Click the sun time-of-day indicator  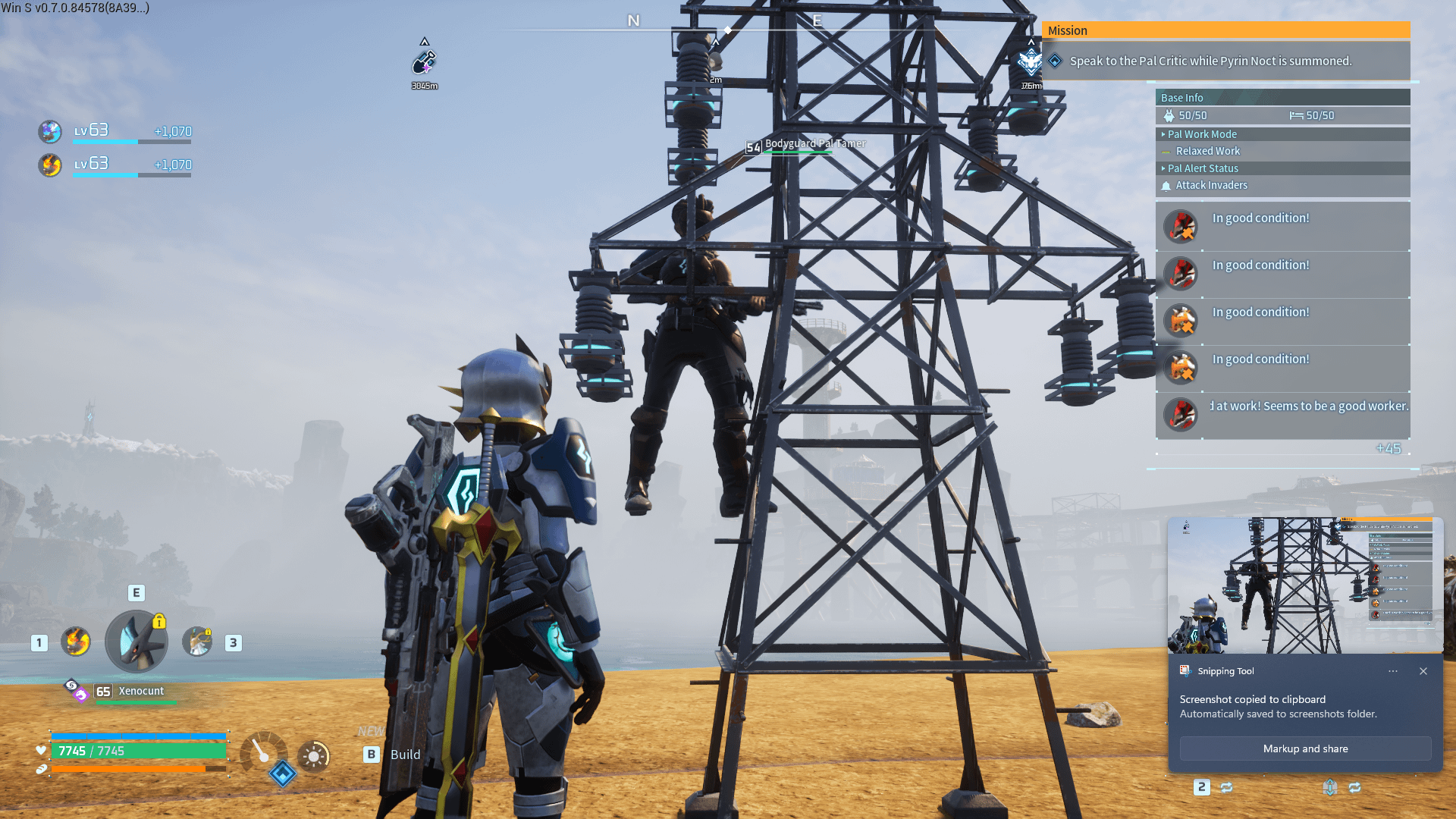(314, 756)
